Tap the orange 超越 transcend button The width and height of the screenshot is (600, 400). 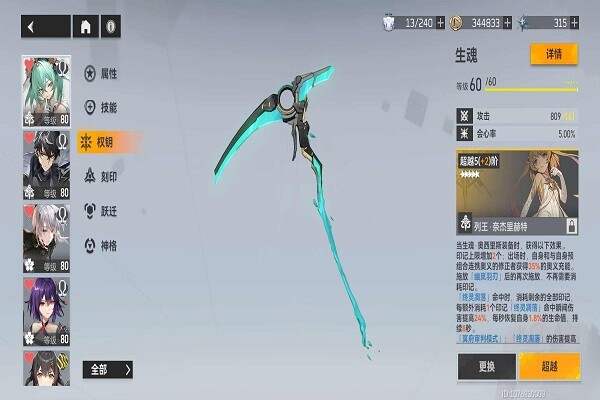[x=549, y=366]
